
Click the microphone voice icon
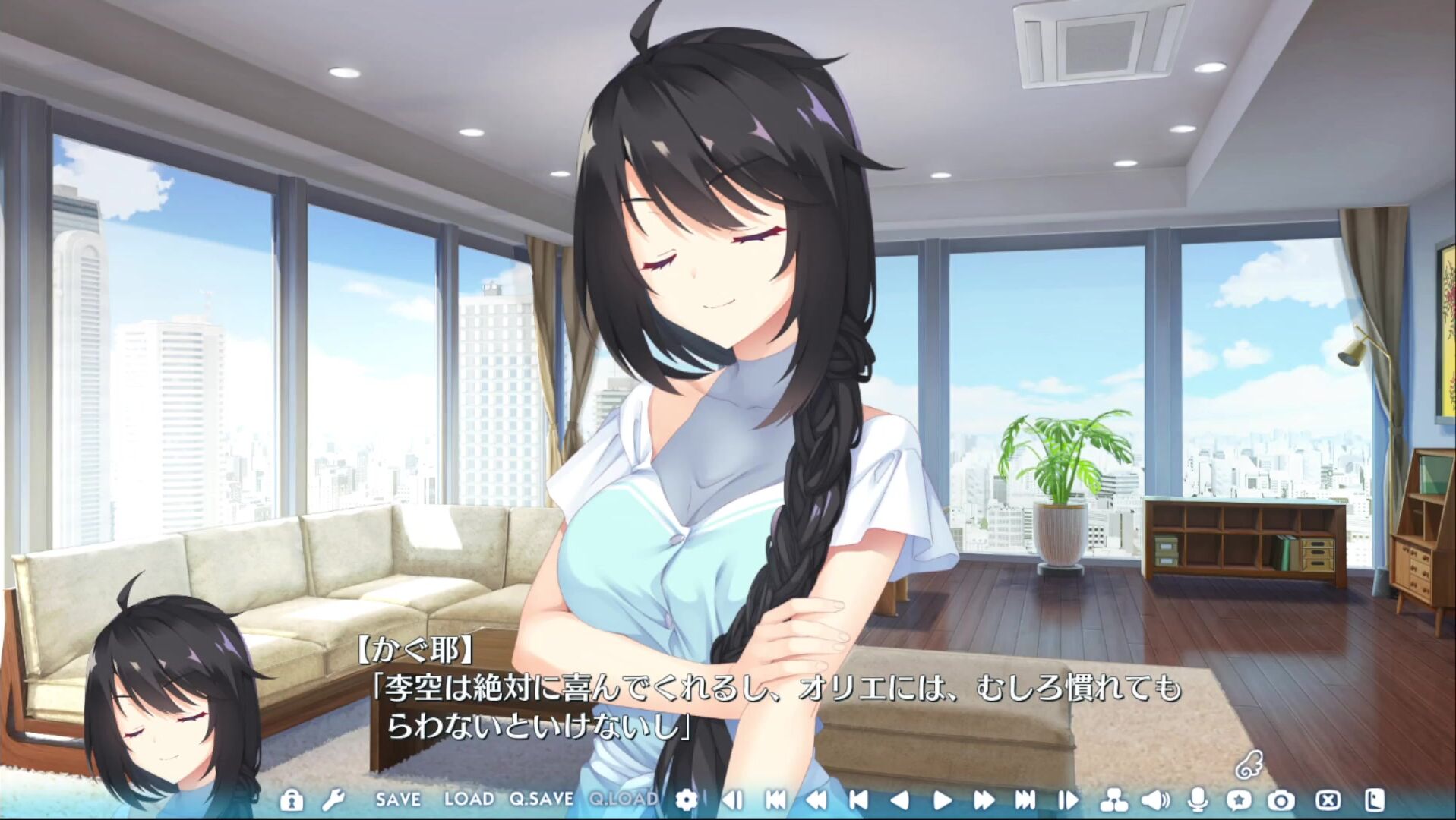click(x=1198, y=800)
